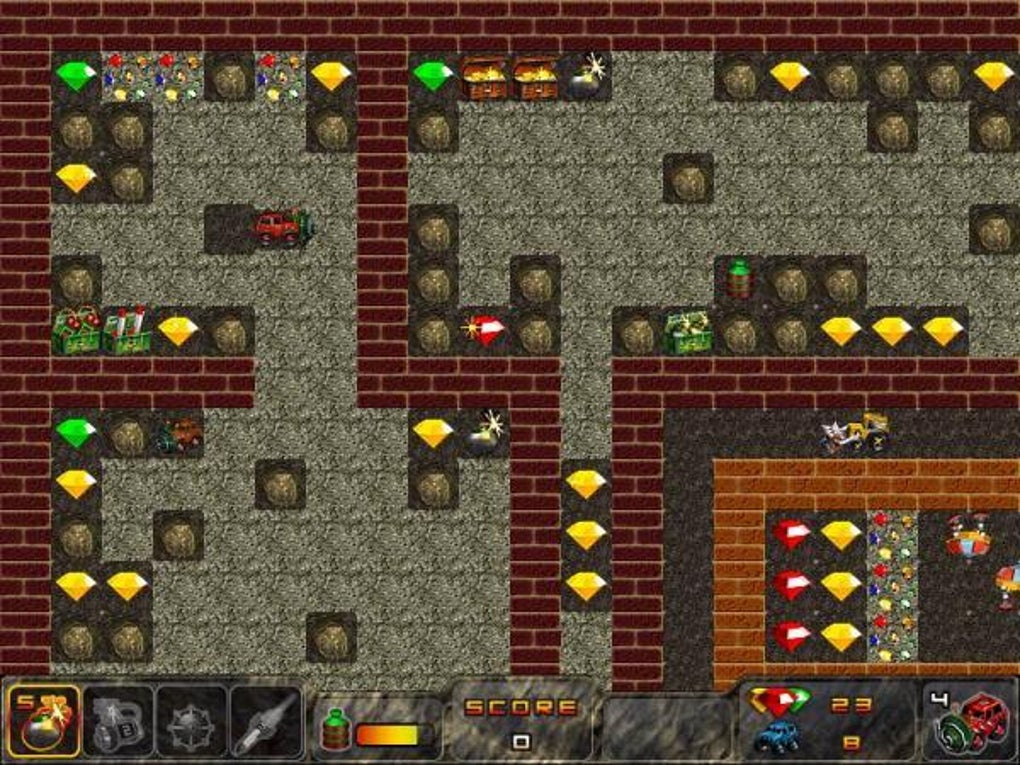The height and width of the screenshot is (765, 1020).
Task: Pick the drill tool slot
Action: (x=267, y=720)
